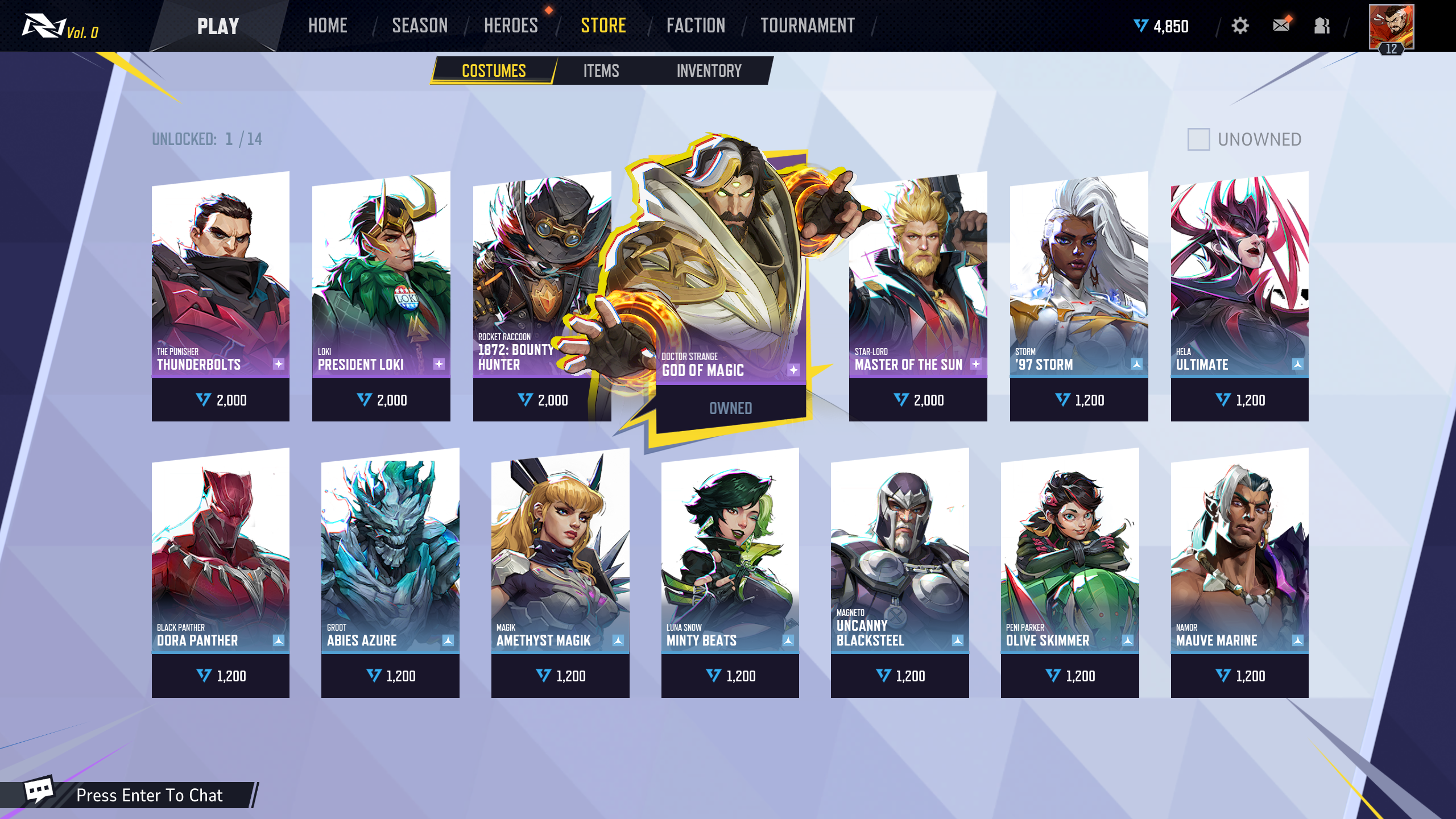Screen dimensions: 1456x819
Task: Open the HEROES section
Action: point(510,26)
